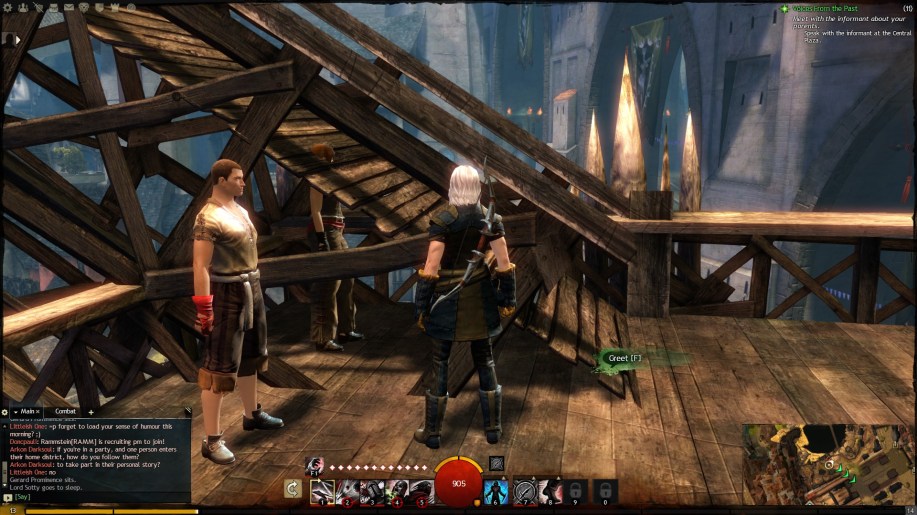Open the lion head trading post icon
The image size is (917, 515).
(x=81, y=7)
